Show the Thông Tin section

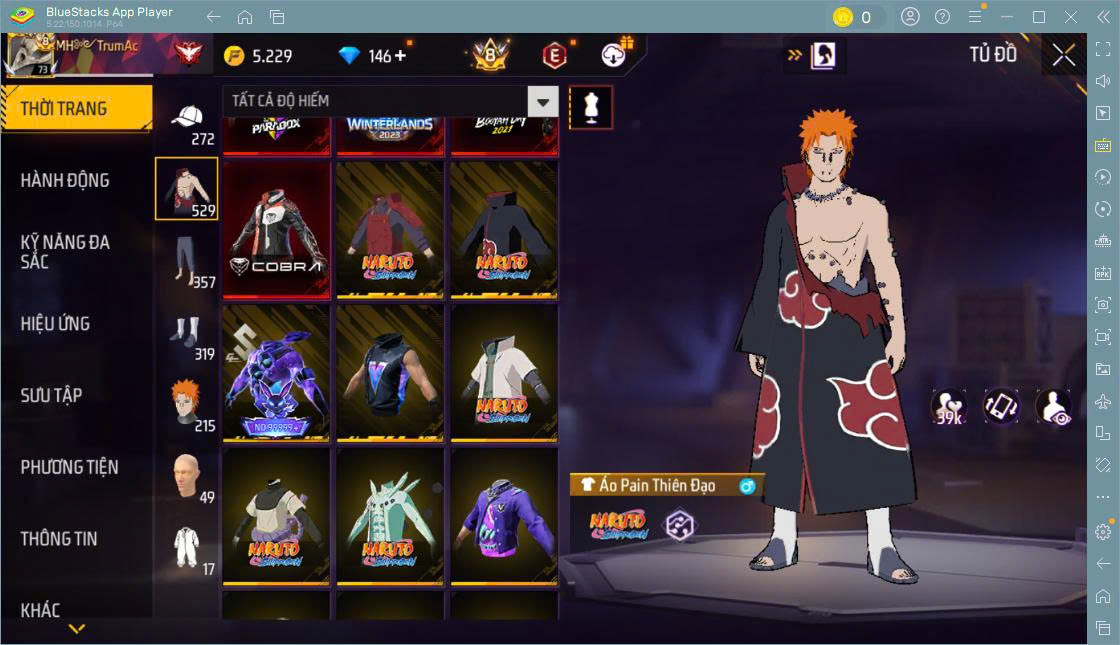tap(60, 539)
